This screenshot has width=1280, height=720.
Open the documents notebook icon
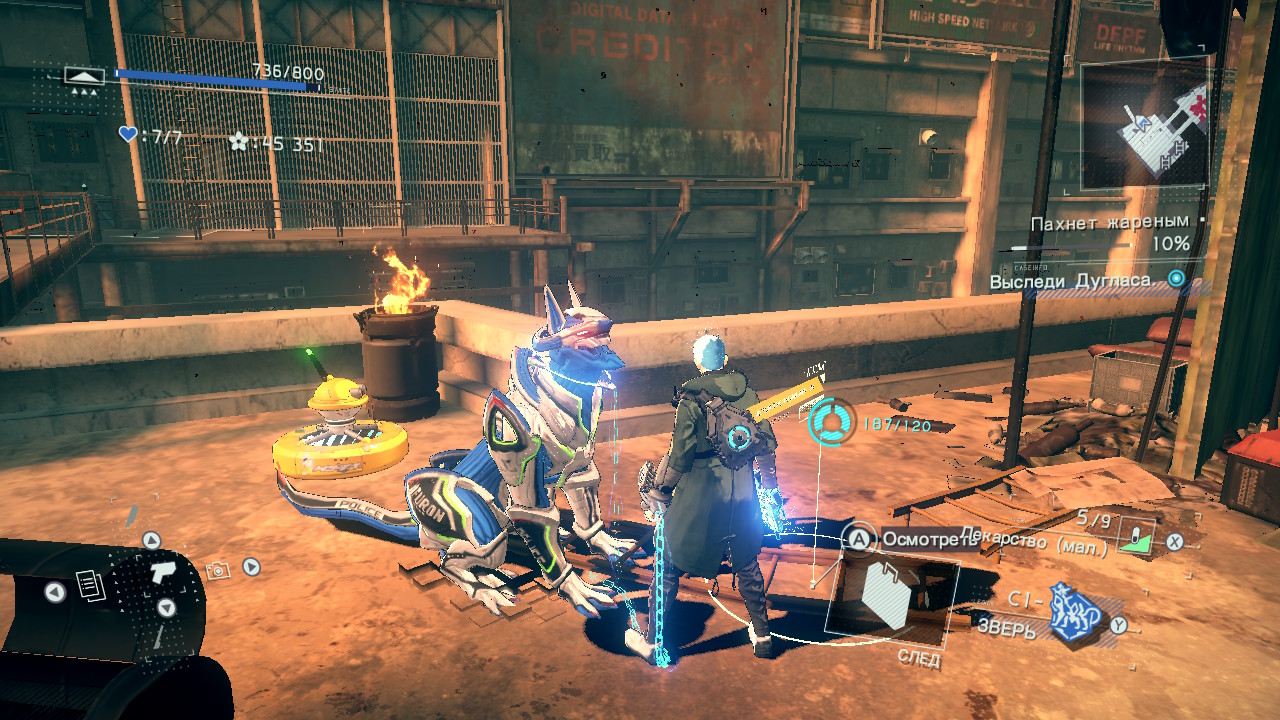pyautogui.click(x=91, y=586)
